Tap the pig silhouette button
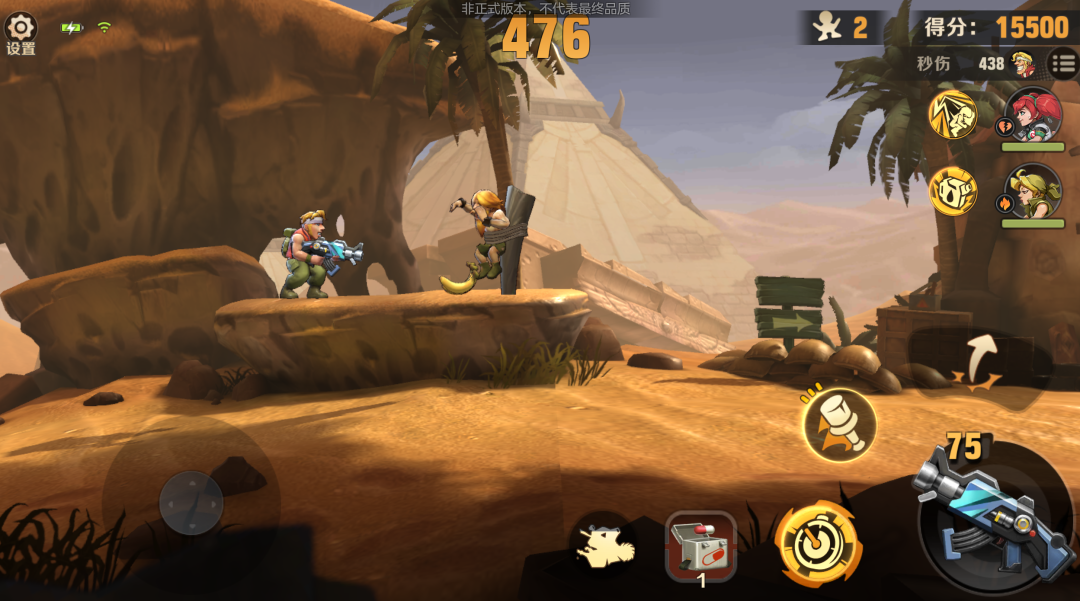The width and height of the screenshot is (1080, 601). click(x=603, y=547)
